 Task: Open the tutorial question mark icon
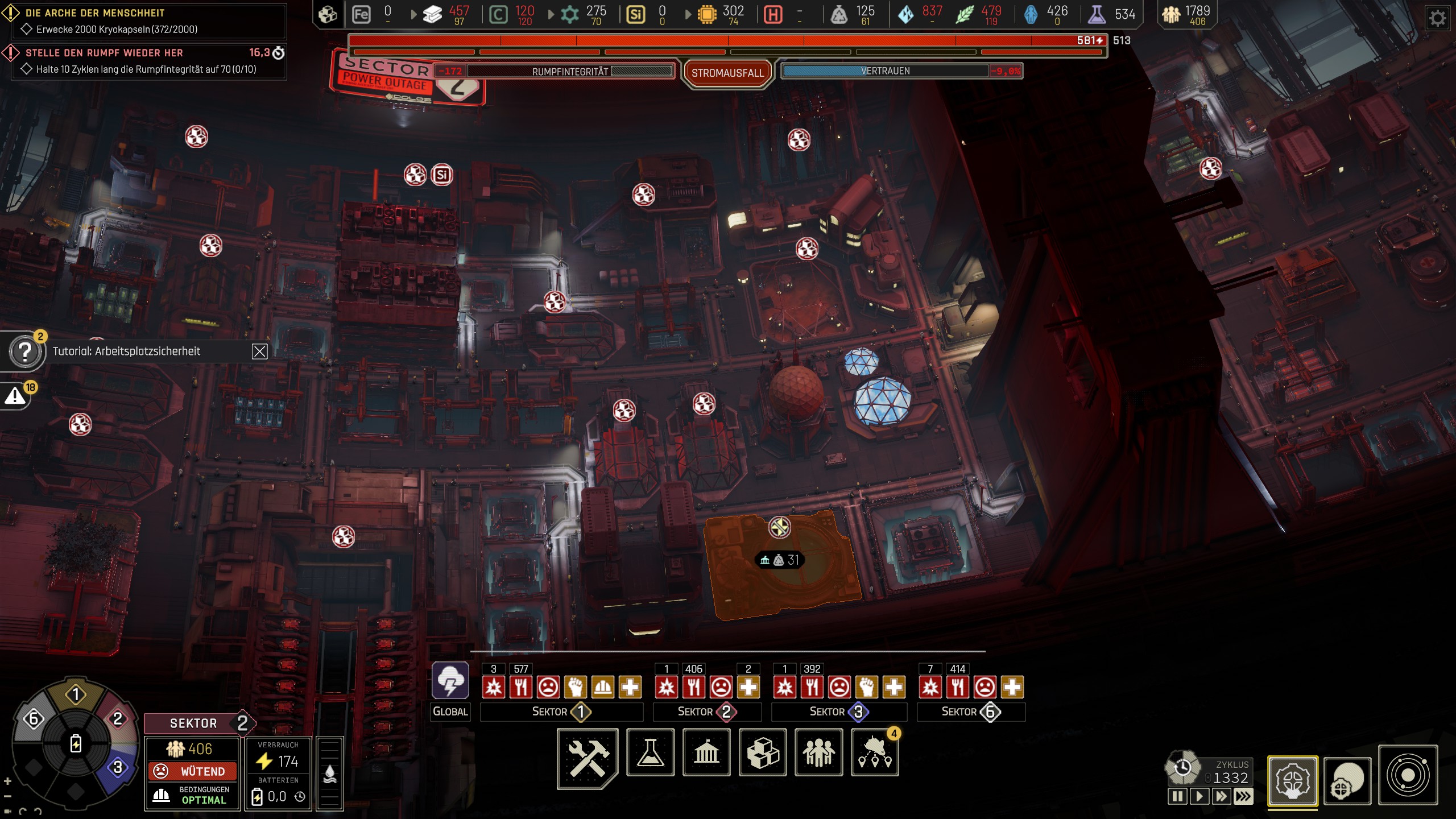(x=25, y=352)
